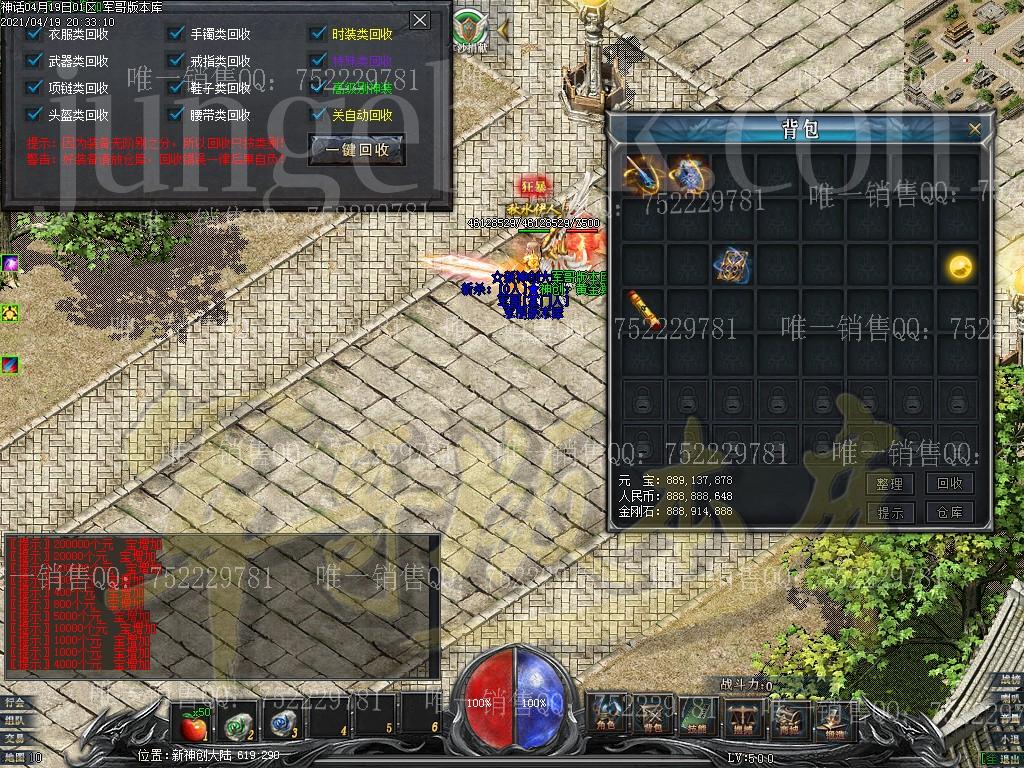Click the 一键回收 button
Screen dimensions: 1024x768
[x=357, y=150]
